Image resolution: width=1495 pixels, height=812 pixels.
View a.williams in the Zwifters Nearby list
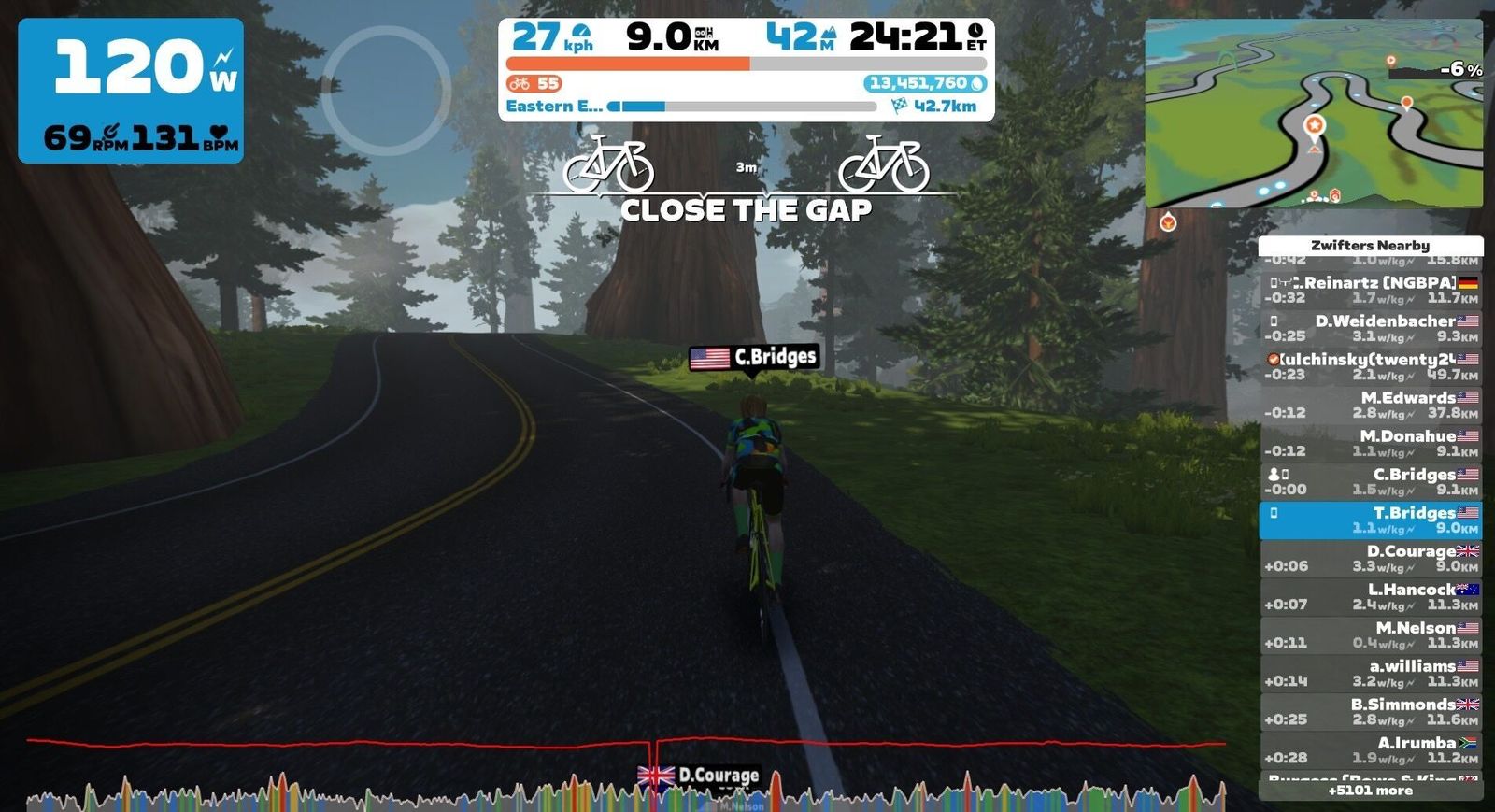1370,673
